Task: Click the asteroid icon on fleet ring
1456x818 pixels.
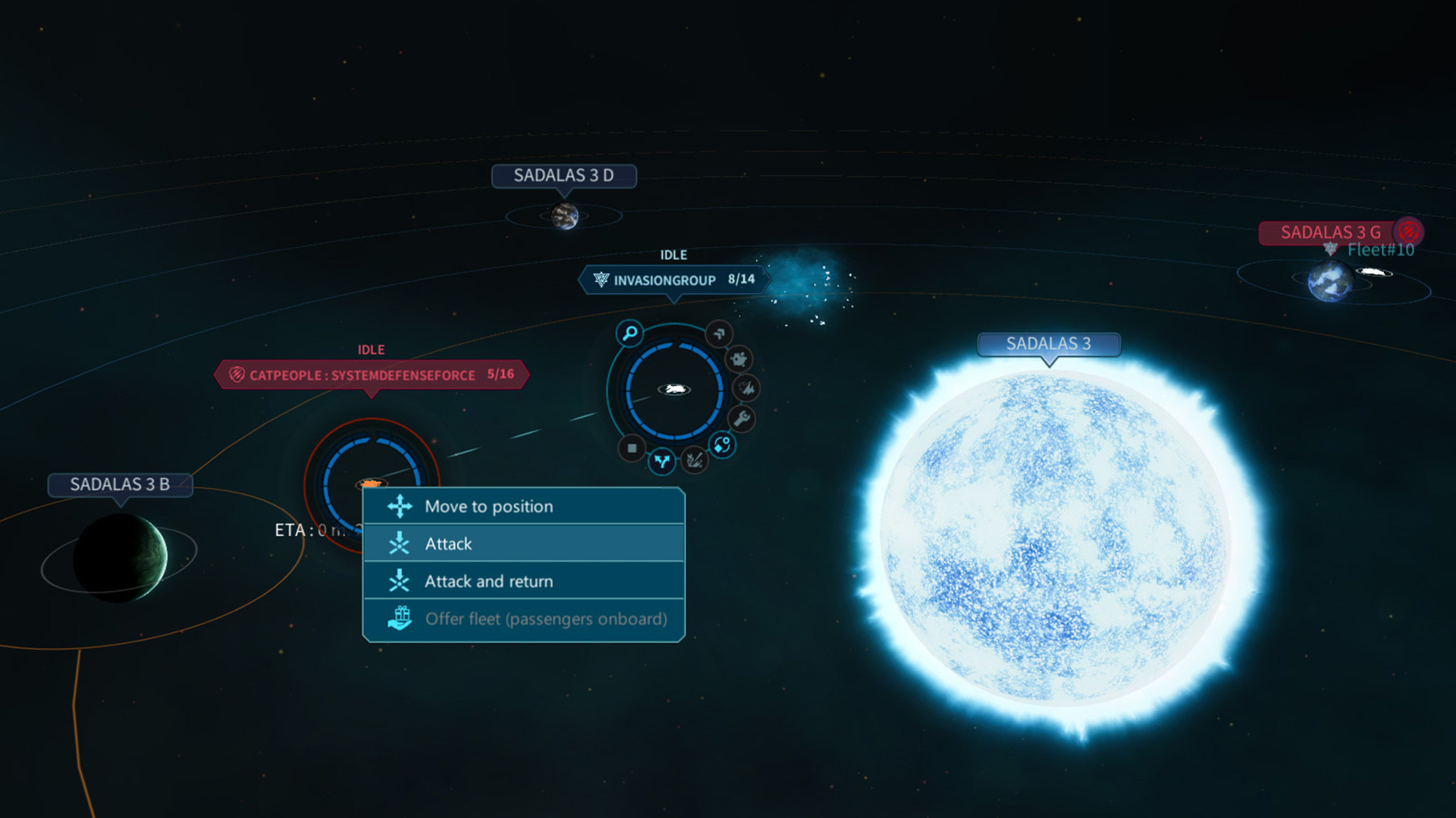Action: 739,359
